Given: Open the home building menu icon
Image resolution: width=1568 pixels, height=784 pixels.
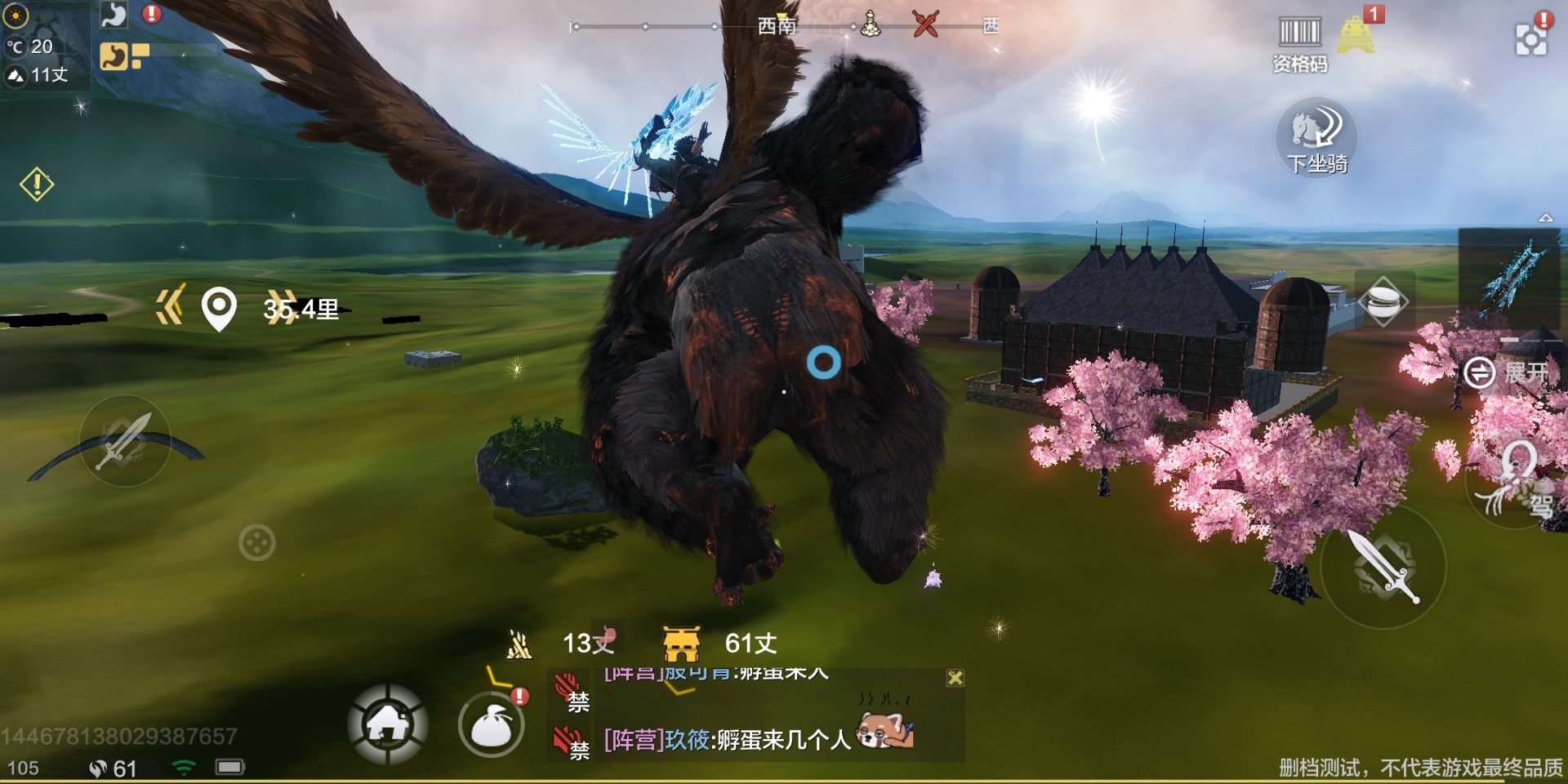Looking at the screenshot, I should 388,724.
